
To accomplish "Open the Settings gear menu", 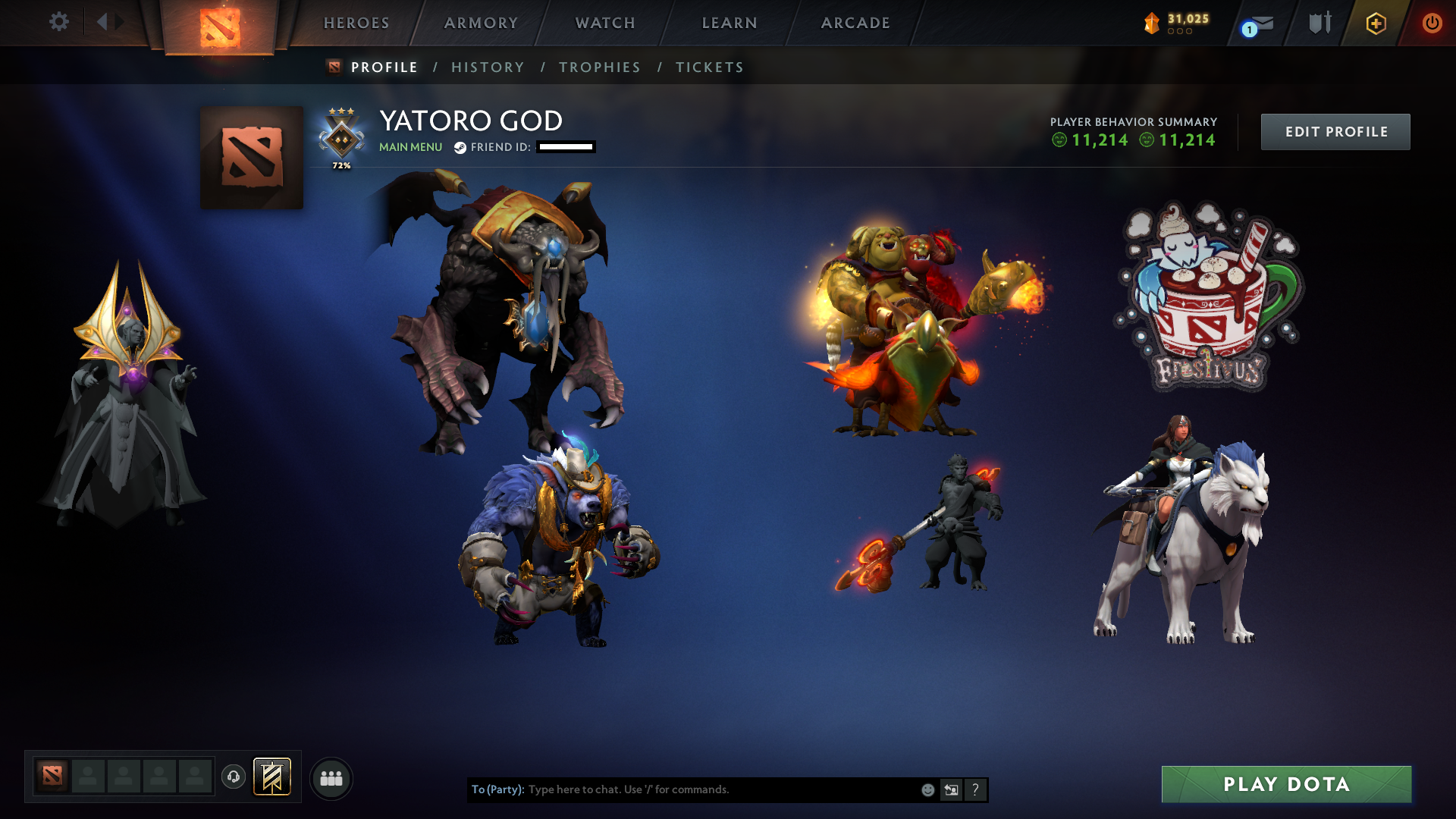I will [x=59, y=22].
